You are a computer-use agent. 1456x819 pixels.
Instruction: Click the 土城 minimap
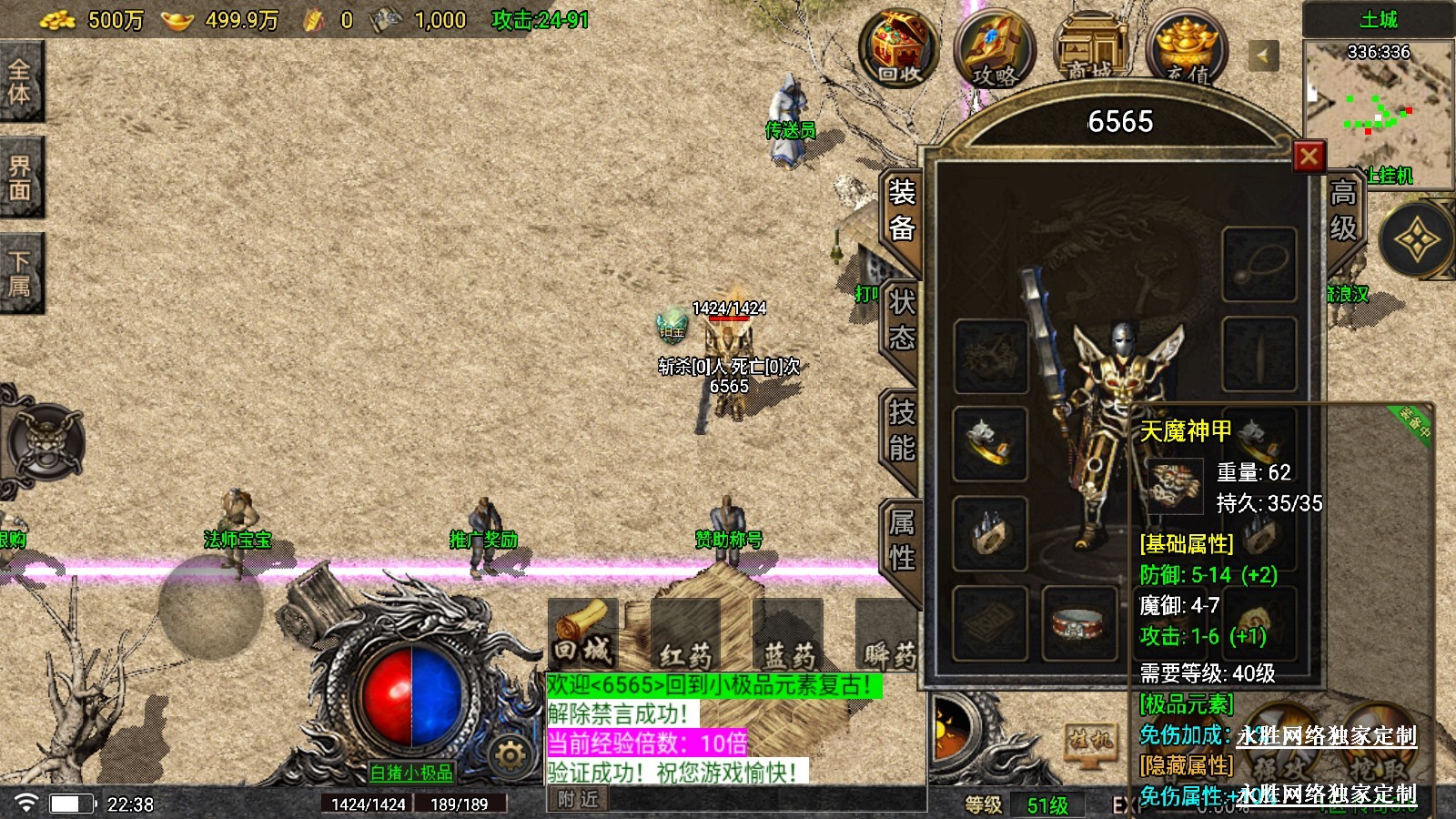tap(1378, 109)
